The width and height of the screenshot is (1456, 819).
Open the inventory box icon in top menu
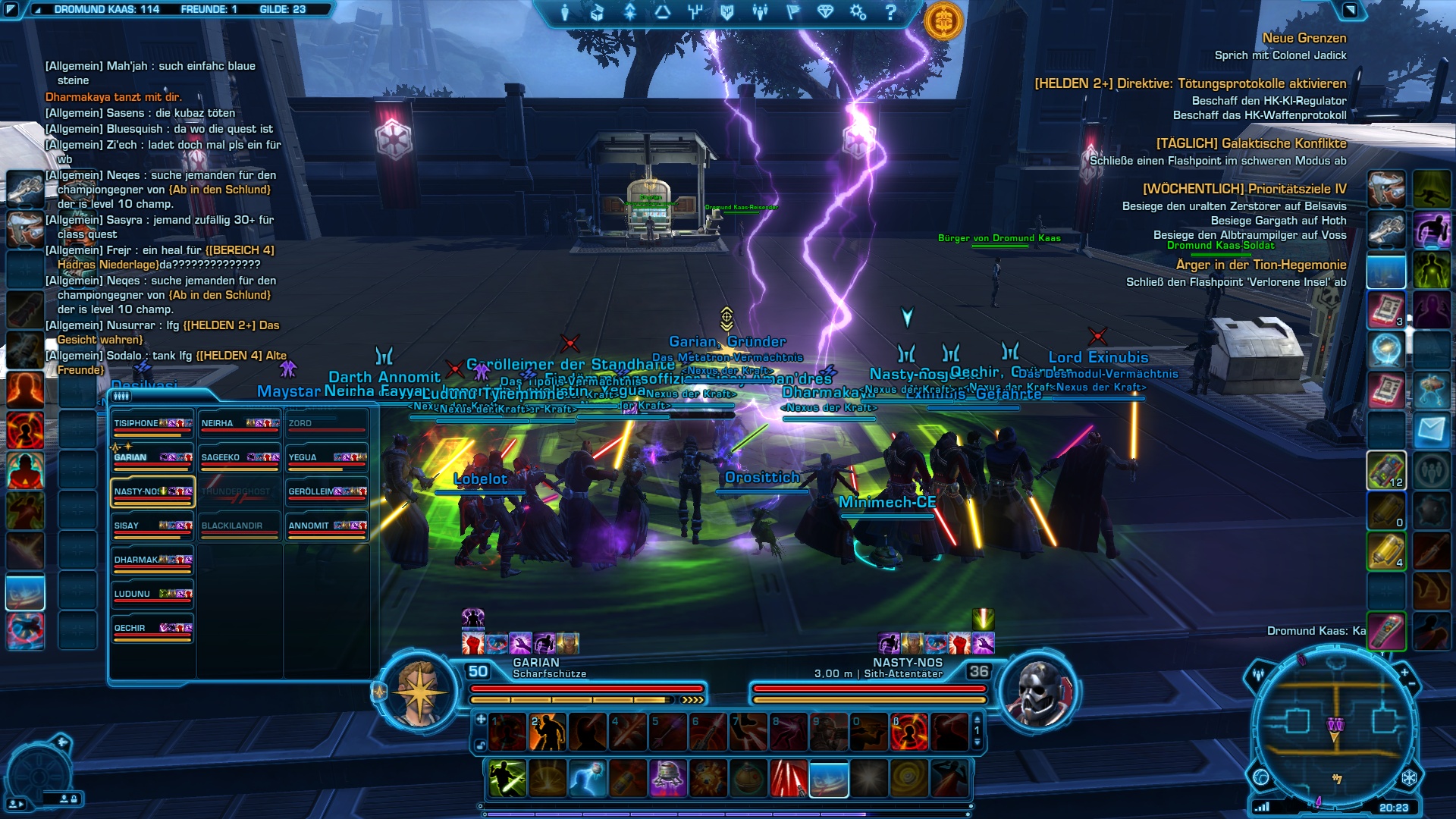click(x=598, y=12)
